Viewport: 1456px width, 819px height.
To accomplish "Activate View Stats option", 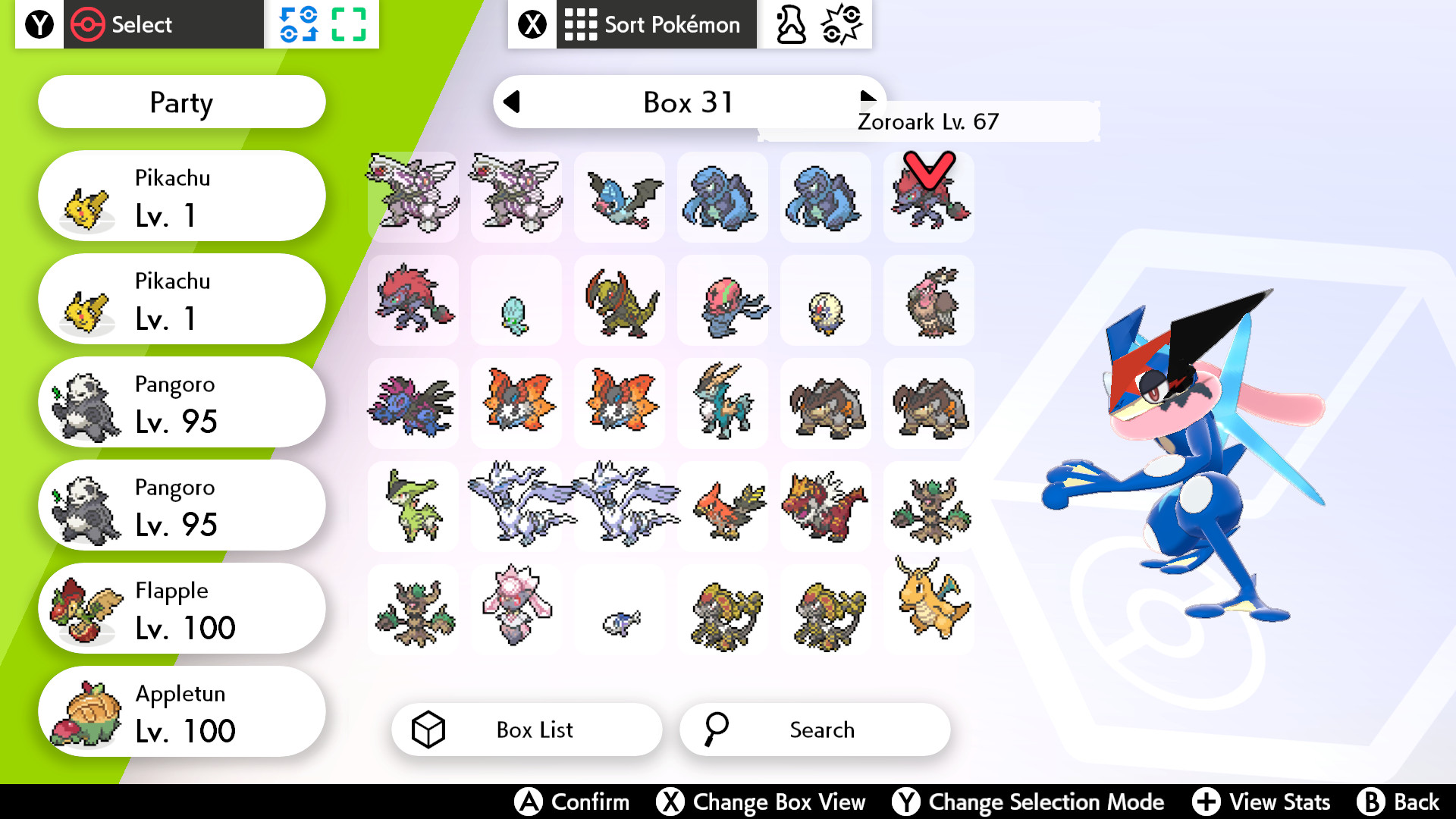I will [x=1260, y=802].
